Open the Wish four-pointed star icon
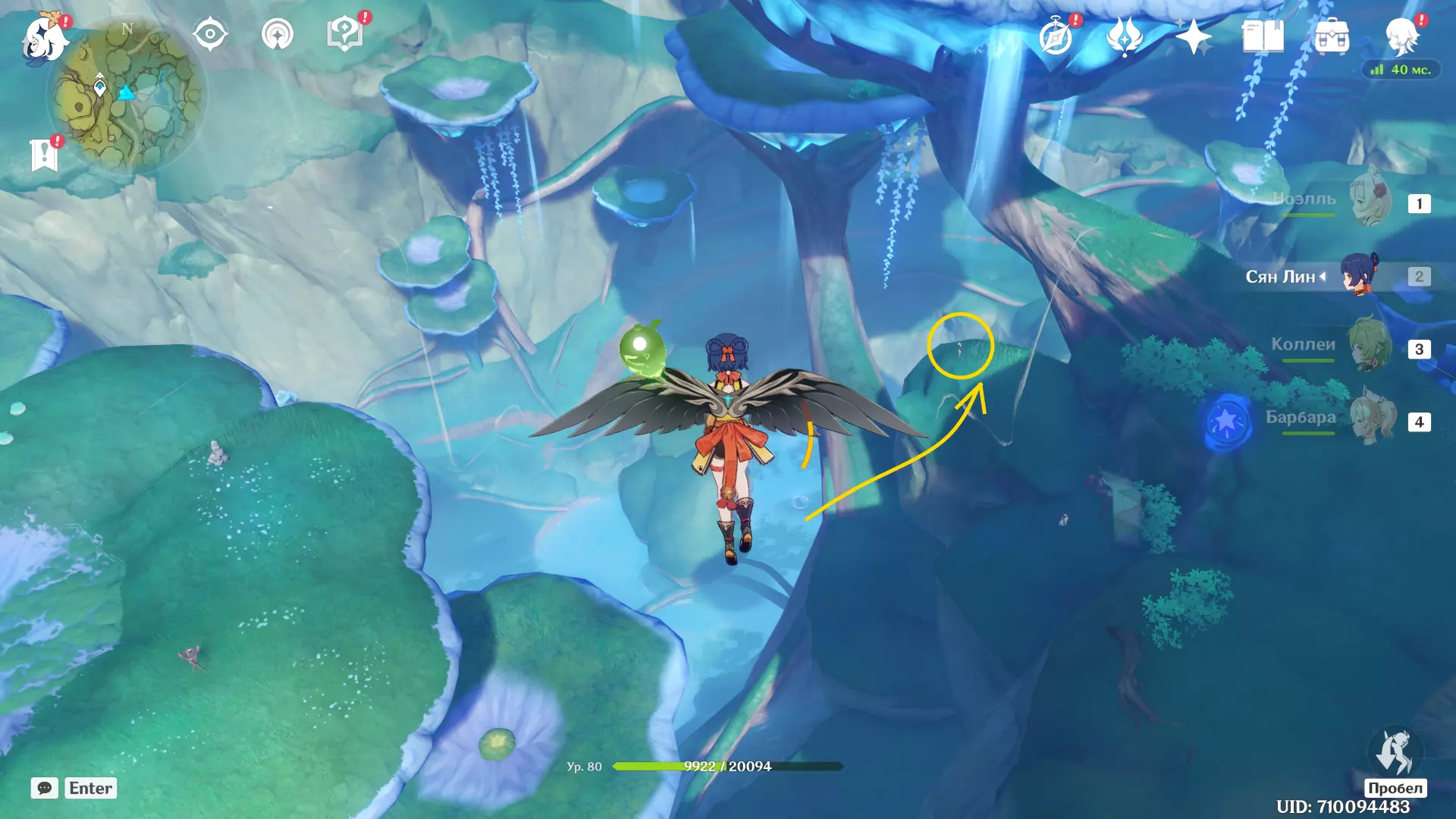Screen dimensions: 1456x819 [x=1193, y=36]
